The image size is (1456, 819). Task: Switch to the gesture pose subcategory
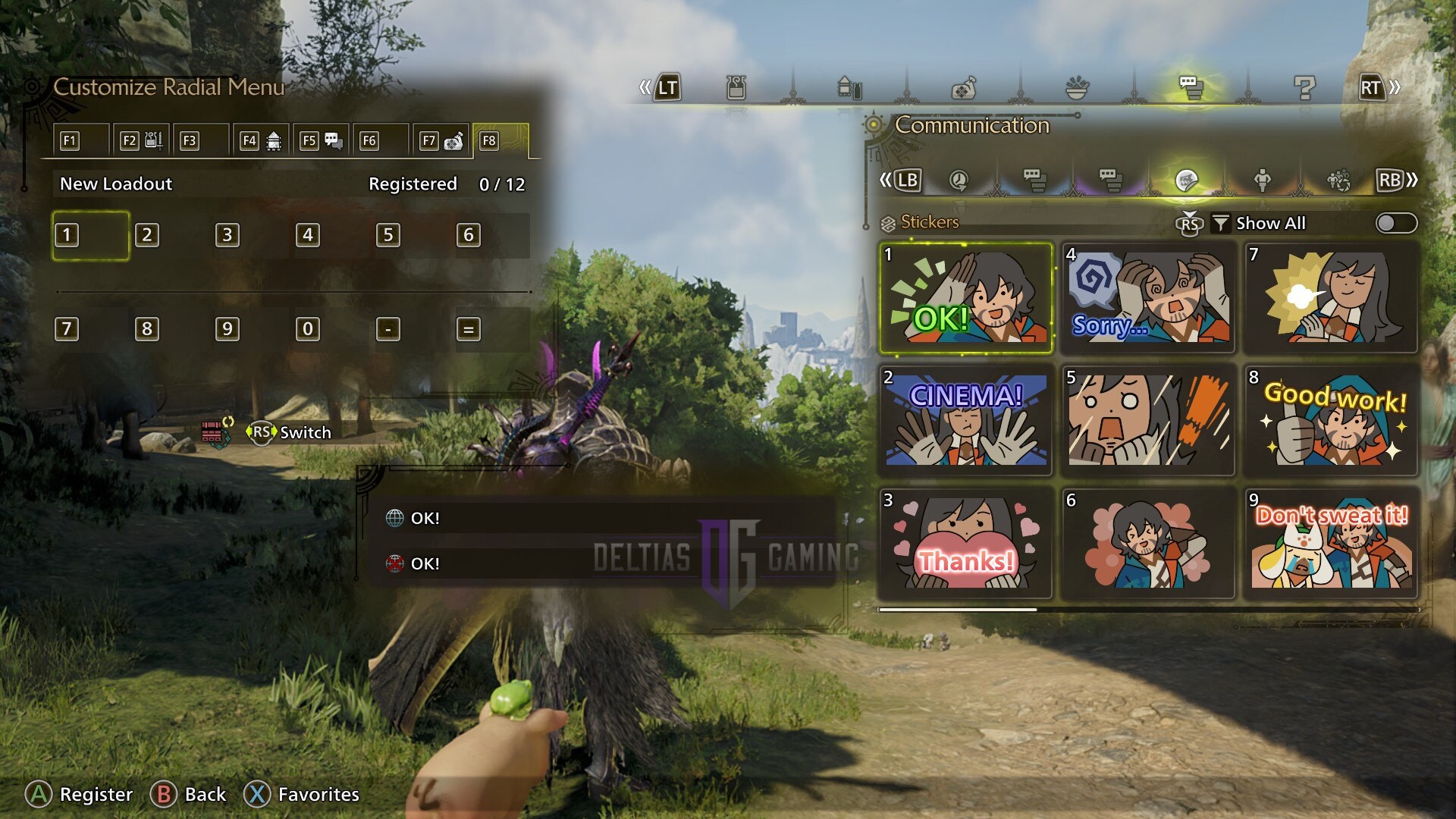tap(1262, 180)
